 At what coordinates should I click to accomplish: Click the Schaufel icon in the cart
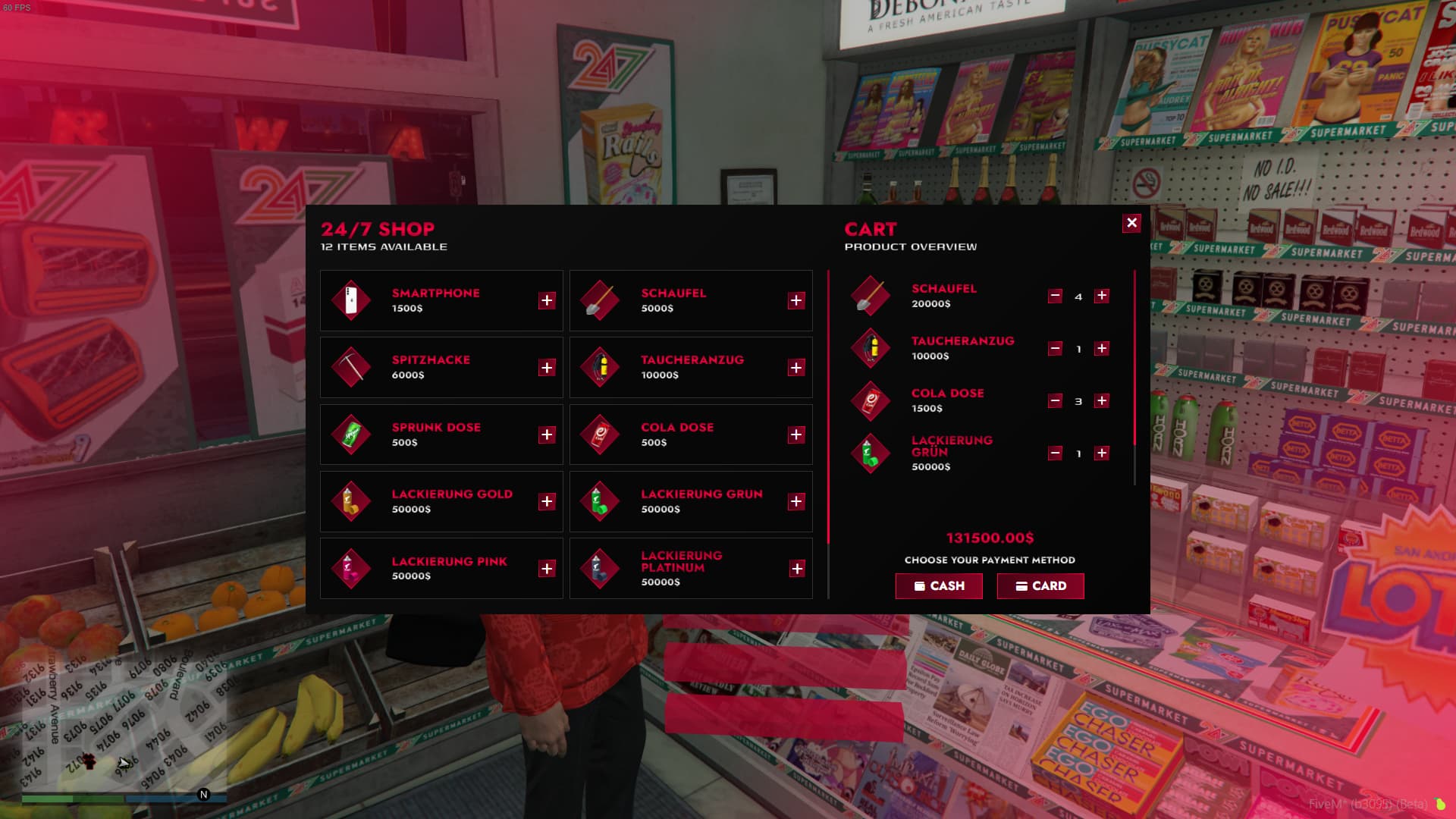870,296
